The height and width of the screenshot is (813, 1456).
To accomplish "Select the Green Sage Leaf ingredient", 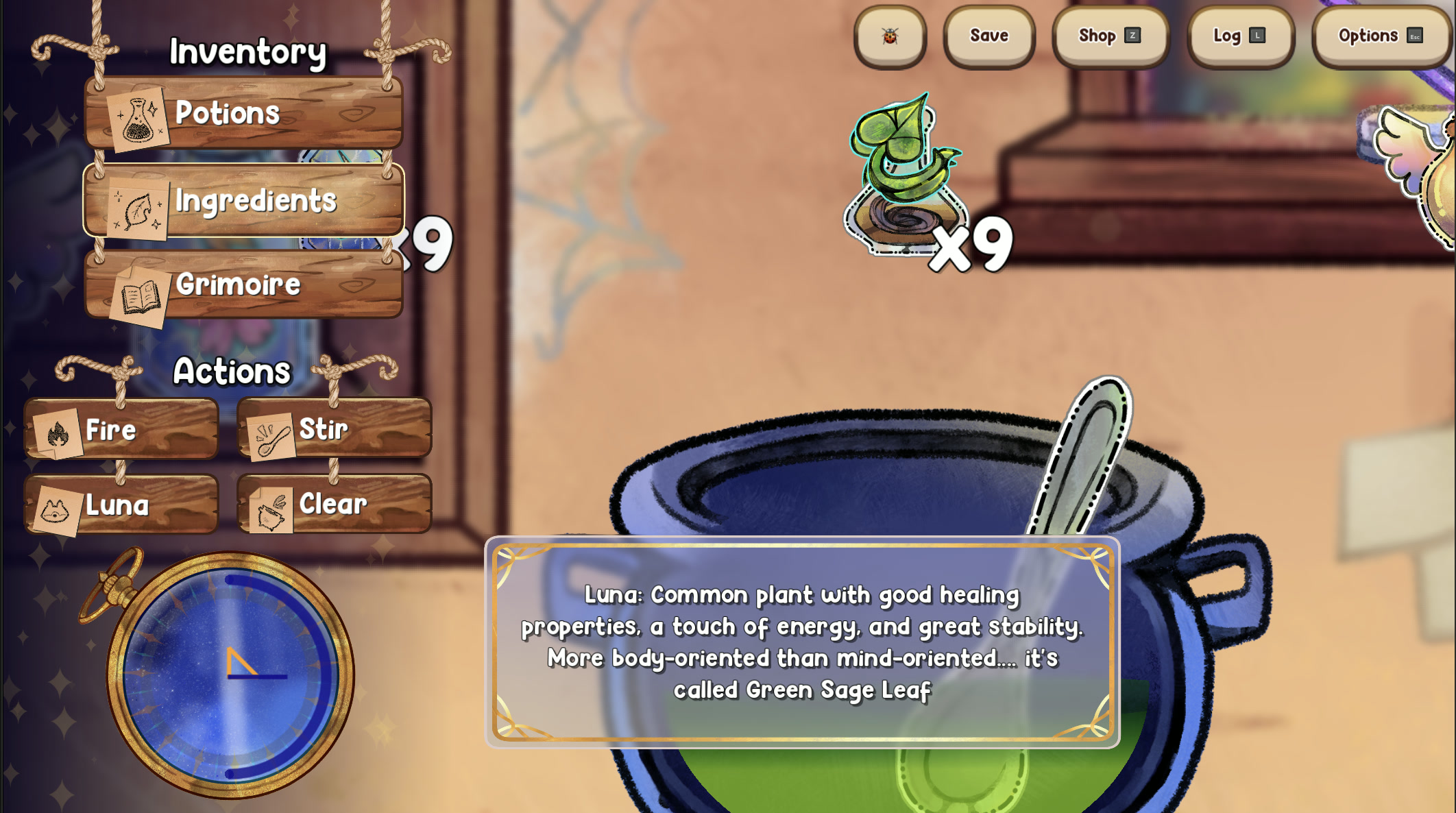I will tap(905, 178).
